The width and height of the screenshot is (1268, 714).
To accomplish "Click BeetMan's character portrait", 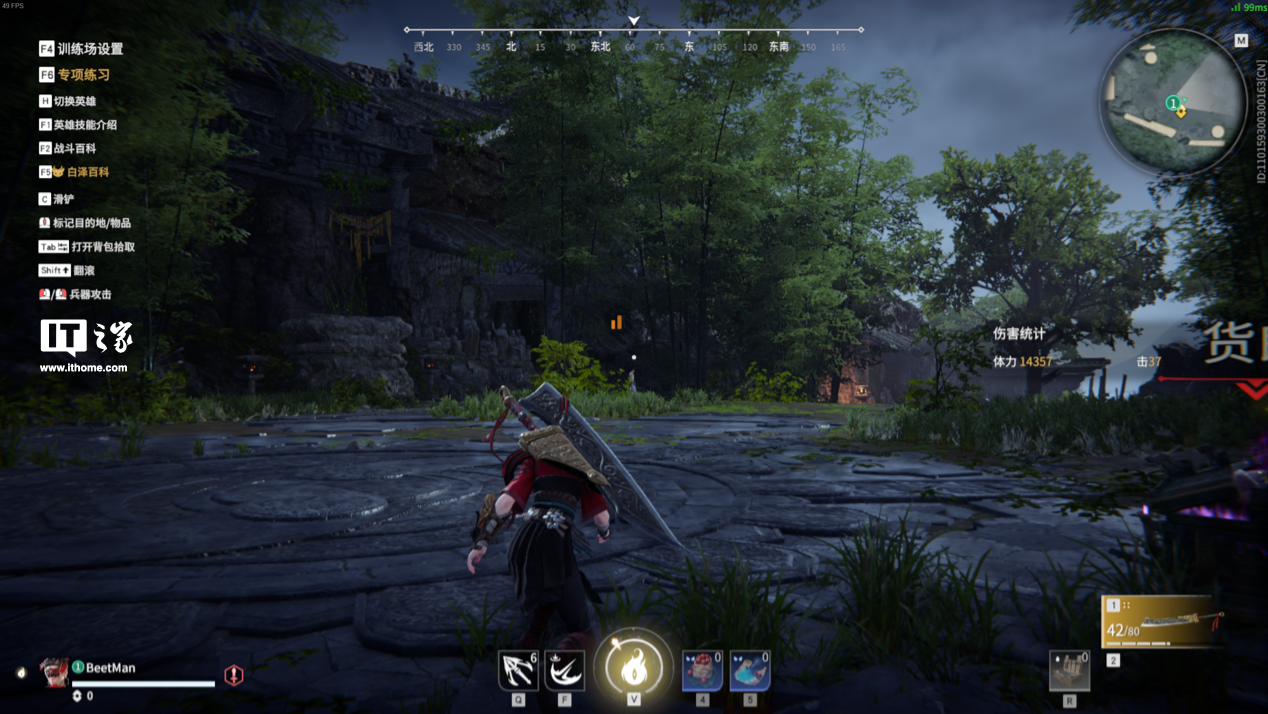I will click(54, 673).
